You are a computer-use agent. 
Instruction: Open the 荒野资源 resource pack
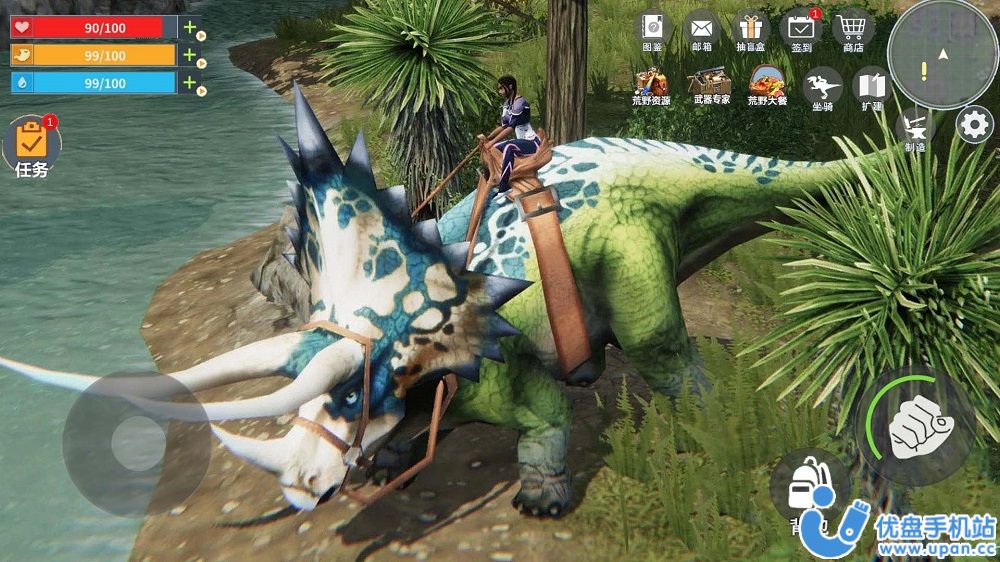(x=652, y=85)
